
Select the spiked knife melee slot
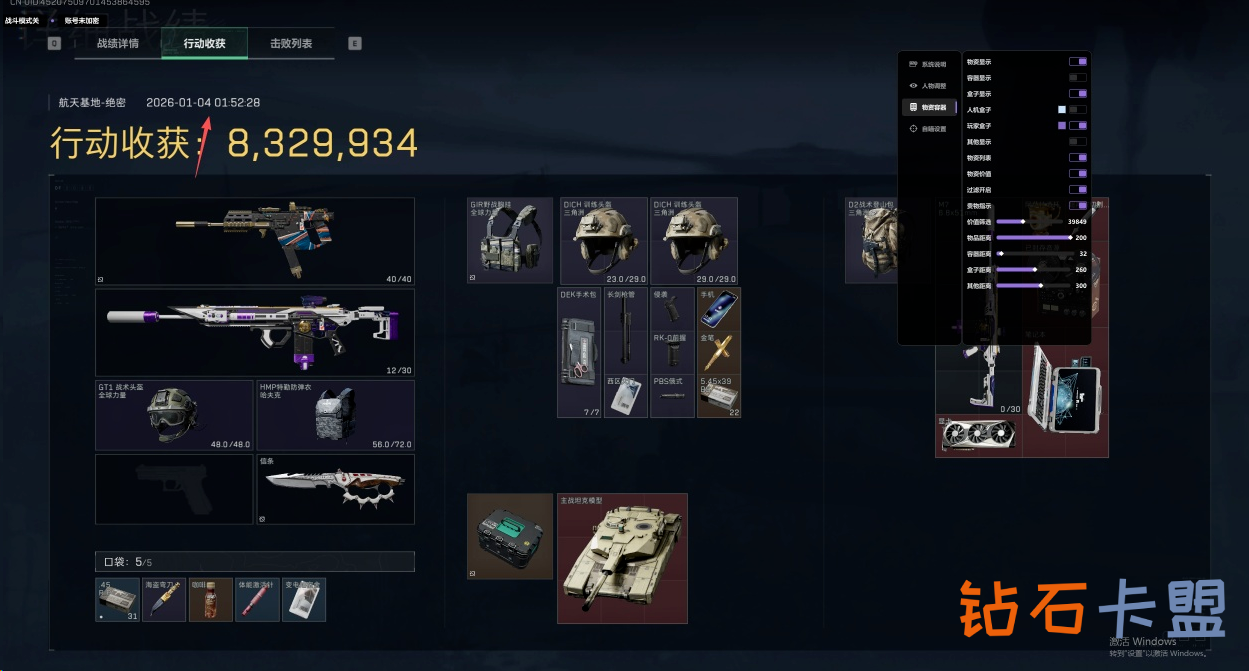click(x=335, y=489)
